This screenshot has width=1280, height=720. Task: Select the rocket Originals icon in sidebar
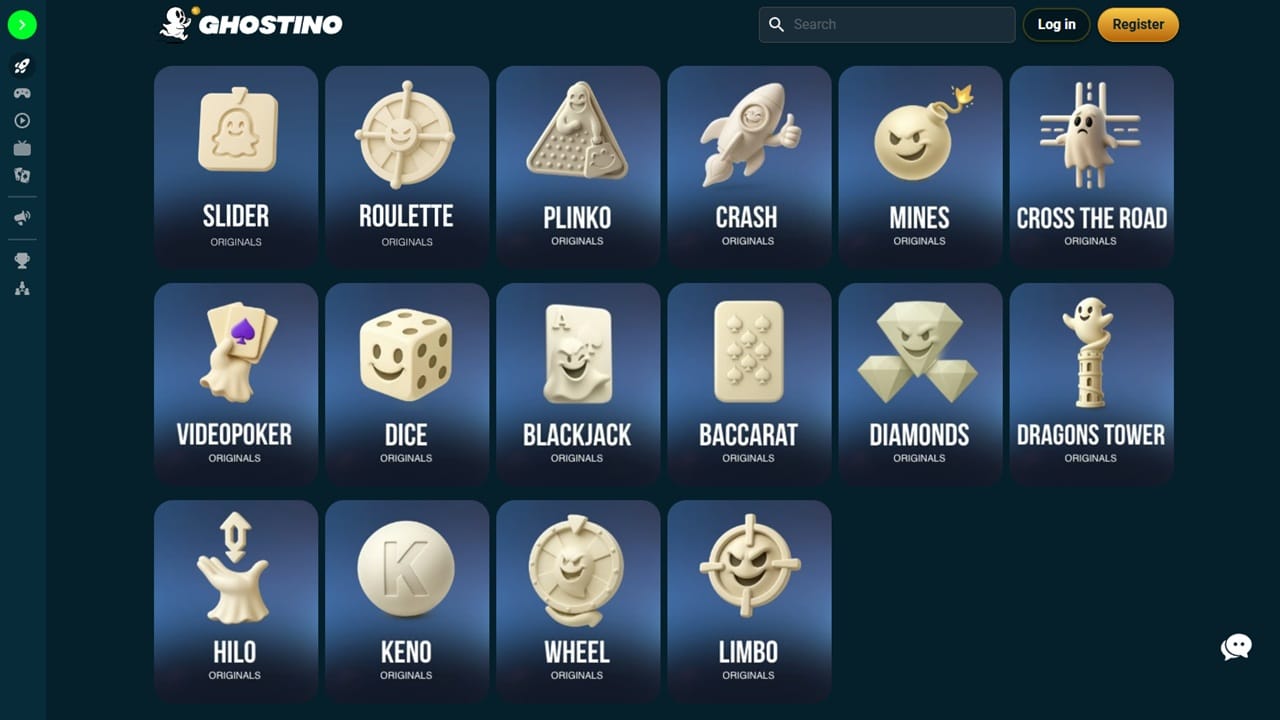pos(21,66)
